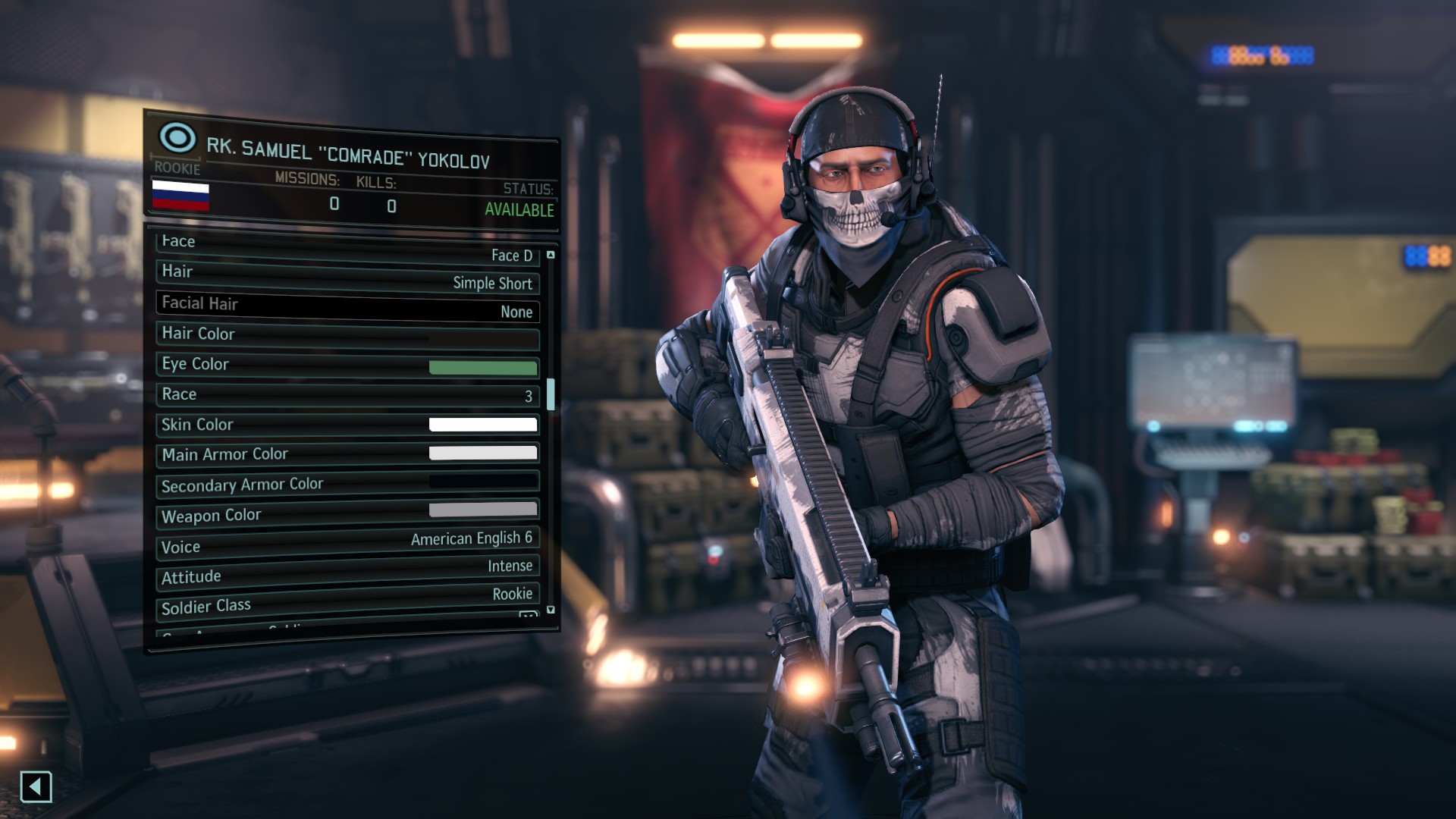The image size is (1456, 819).
Task: Select the Attitude option row
Action: (x=347, y=571)
